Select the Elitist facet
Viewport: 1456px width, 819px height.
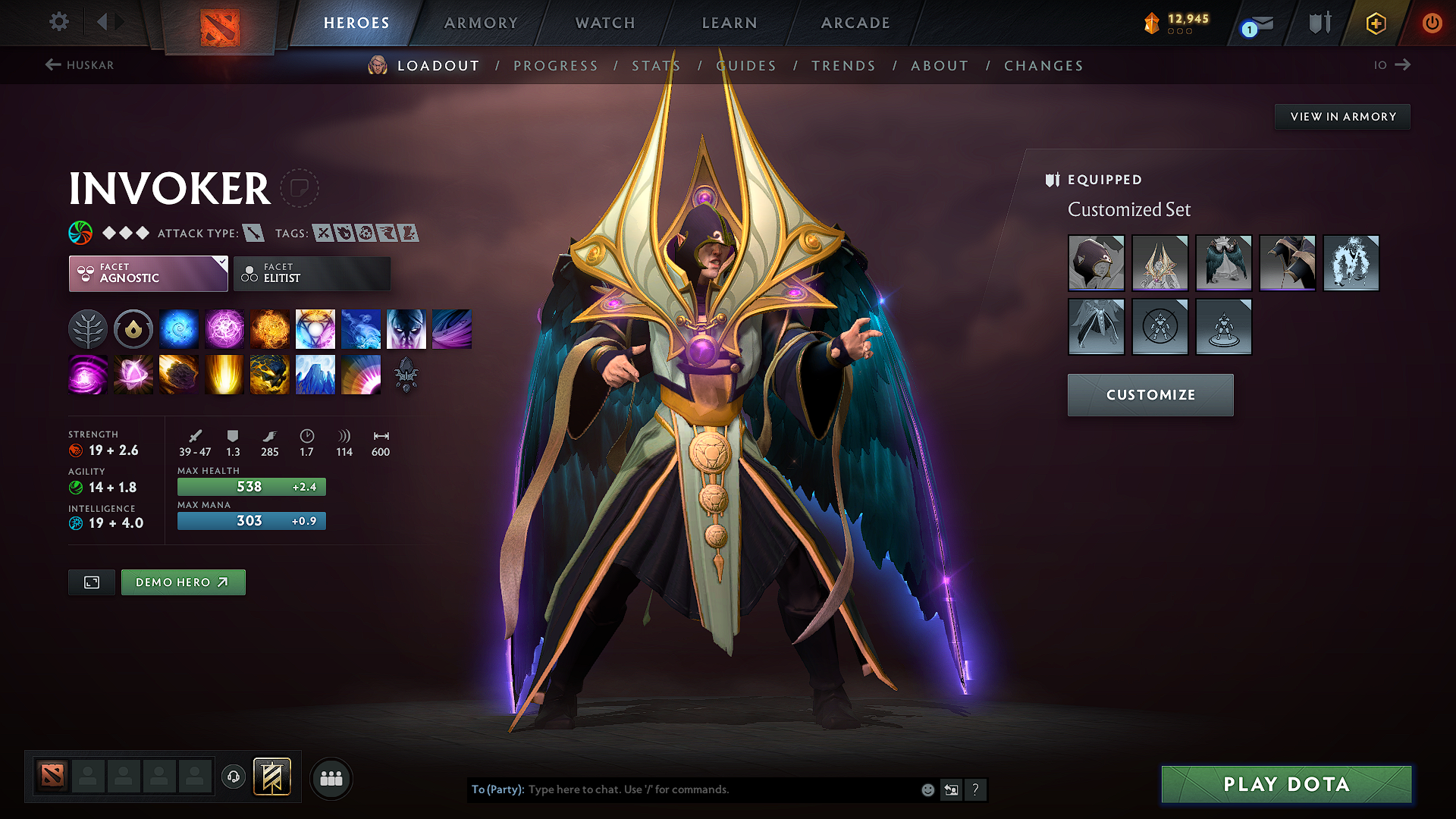pyautogui.click(x=312, y=273)
